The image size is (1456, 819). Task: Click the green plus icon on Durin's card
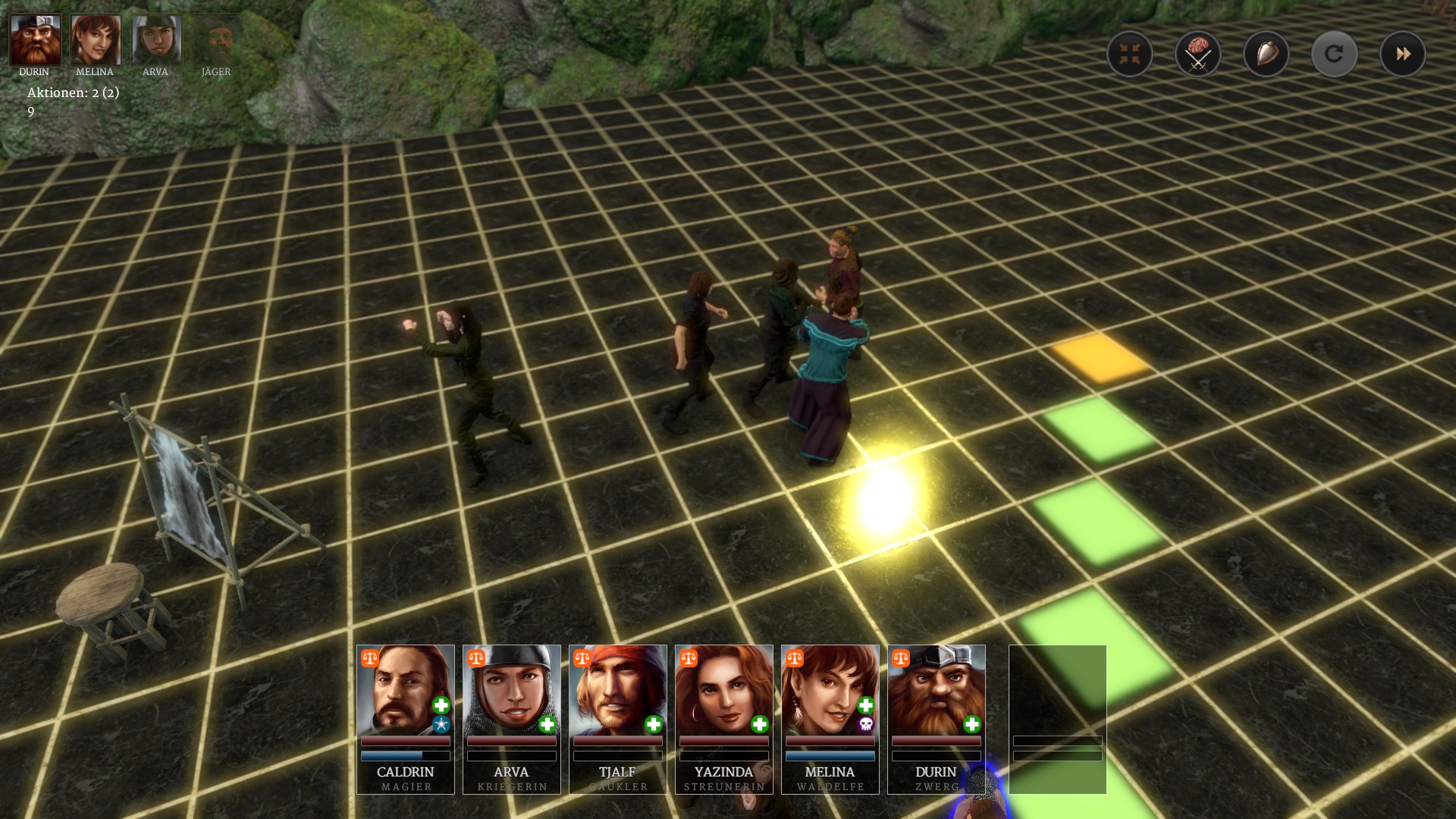971,725
